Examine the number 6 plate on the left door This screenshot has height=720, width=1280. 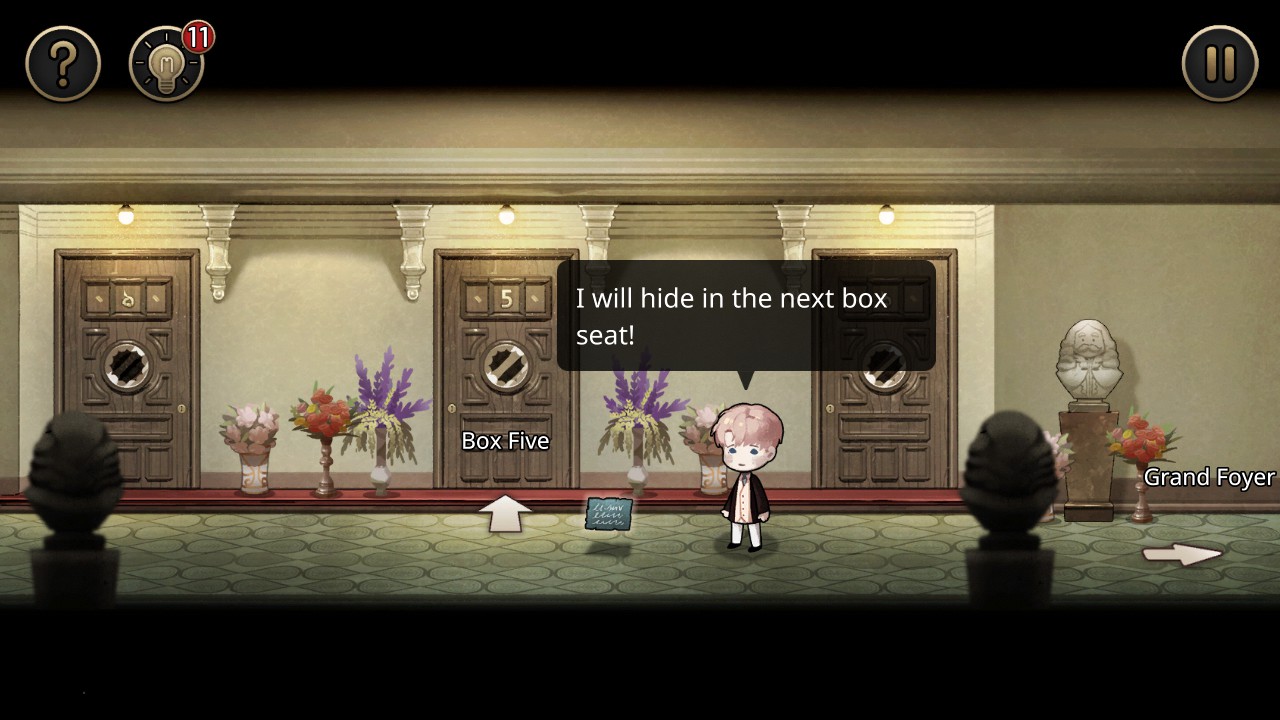pyautogui.click(x=126, y=297)
